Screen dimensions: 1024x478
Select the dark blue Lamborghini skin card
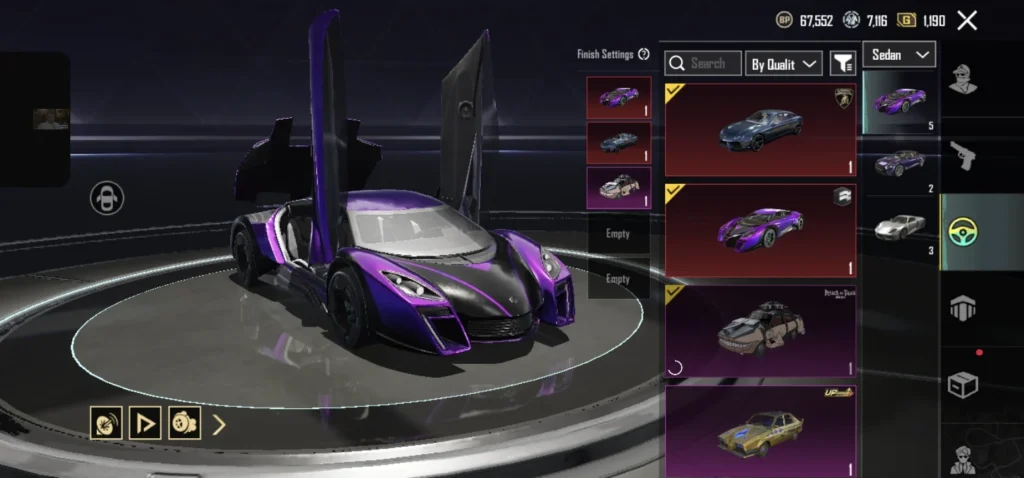tap(760, 128)
